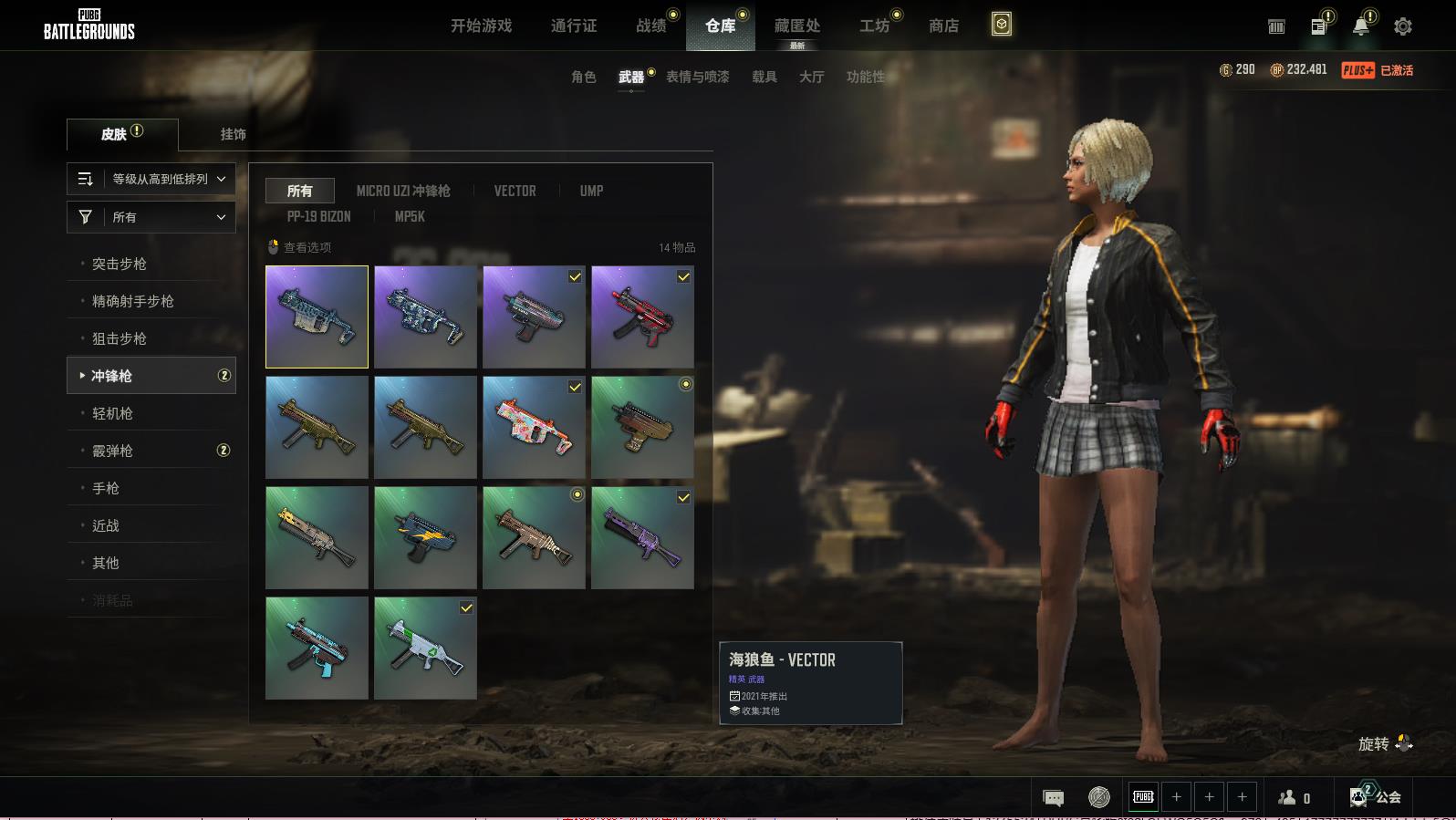Filter skins by VECTOR

[515, 191]
